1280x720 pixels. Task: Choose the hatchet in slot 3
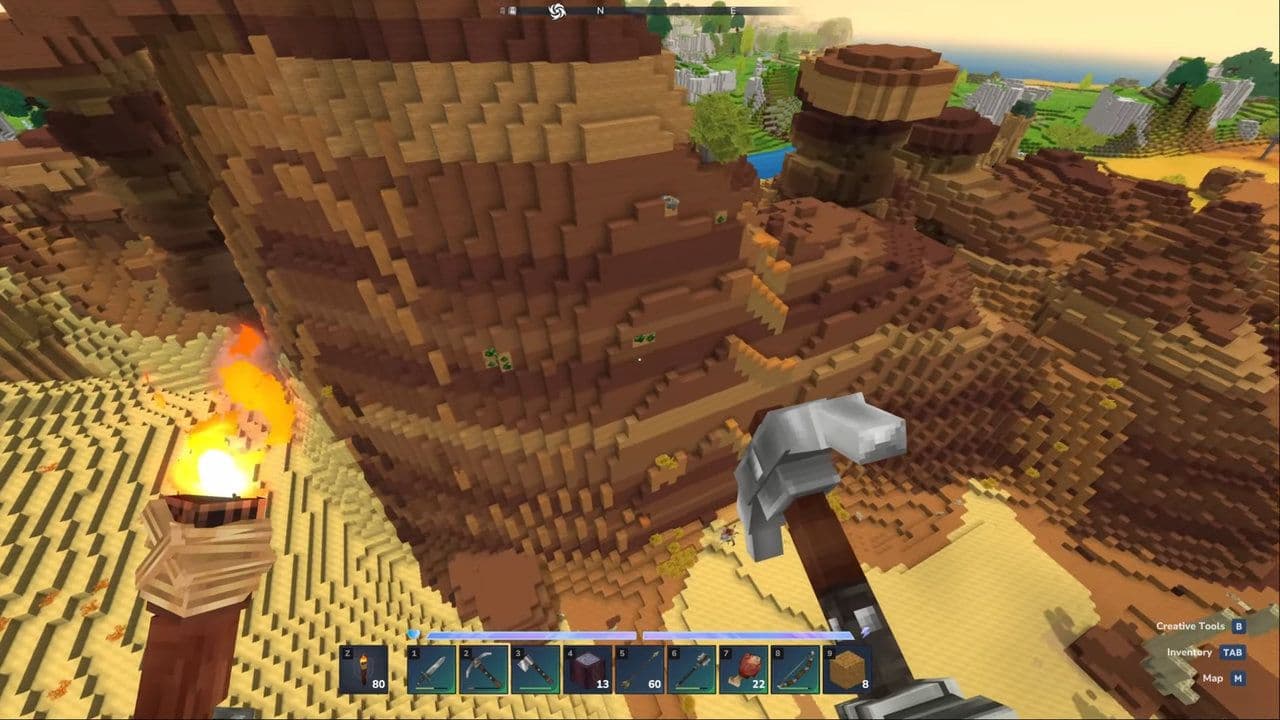coord(536,669)
